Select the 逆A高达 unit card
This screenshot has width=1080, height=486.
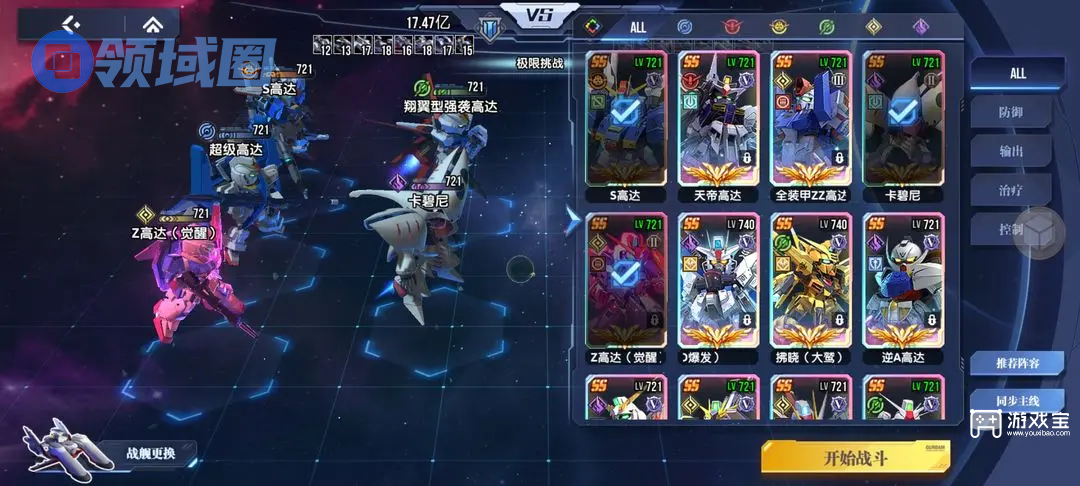[x=902, y=284]
